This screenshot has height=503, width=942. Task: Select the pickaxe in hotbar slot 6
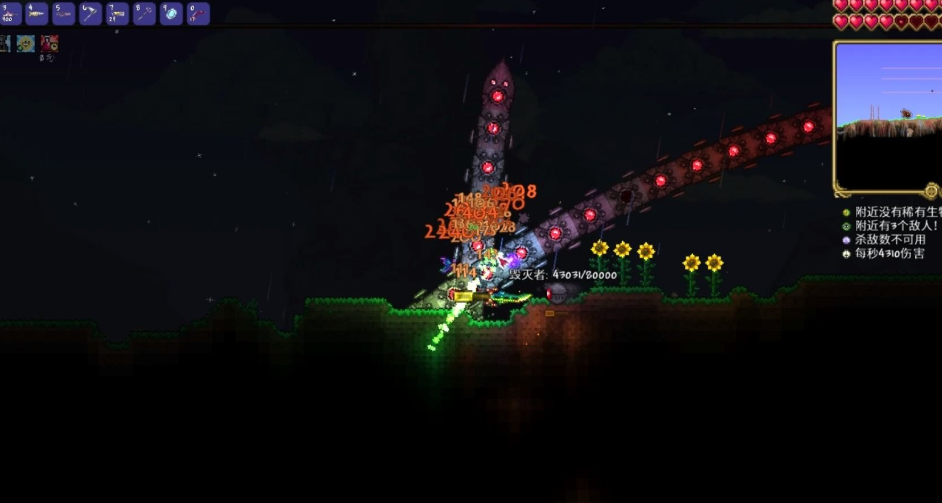pos(91,14)
